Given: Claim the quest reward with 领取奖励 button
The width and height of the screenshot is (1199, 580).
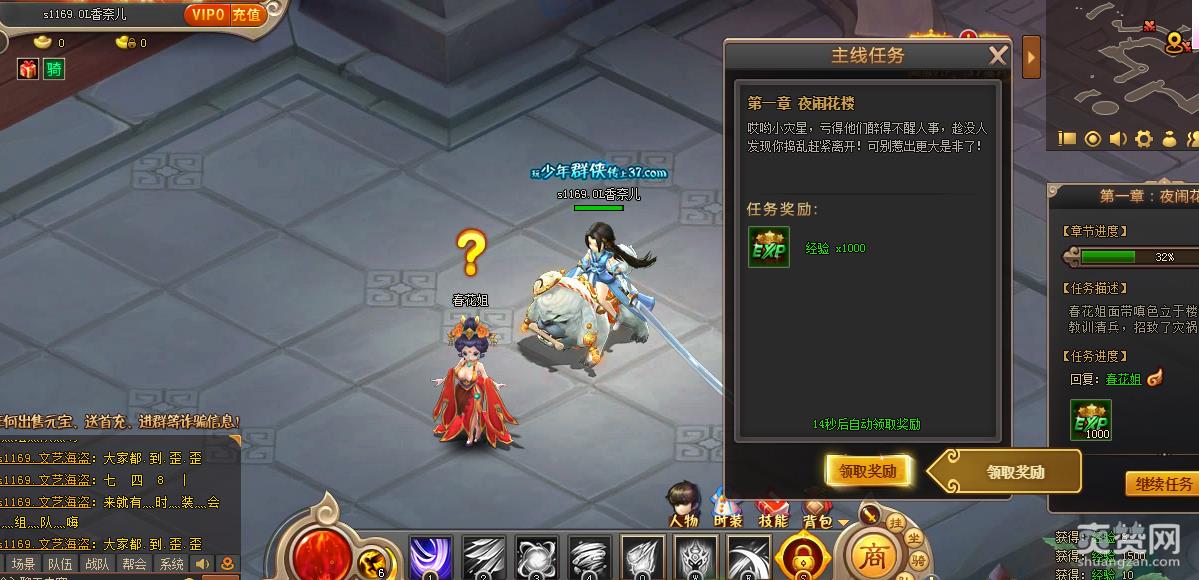Looking at the screenshot, I should (867, 471).
